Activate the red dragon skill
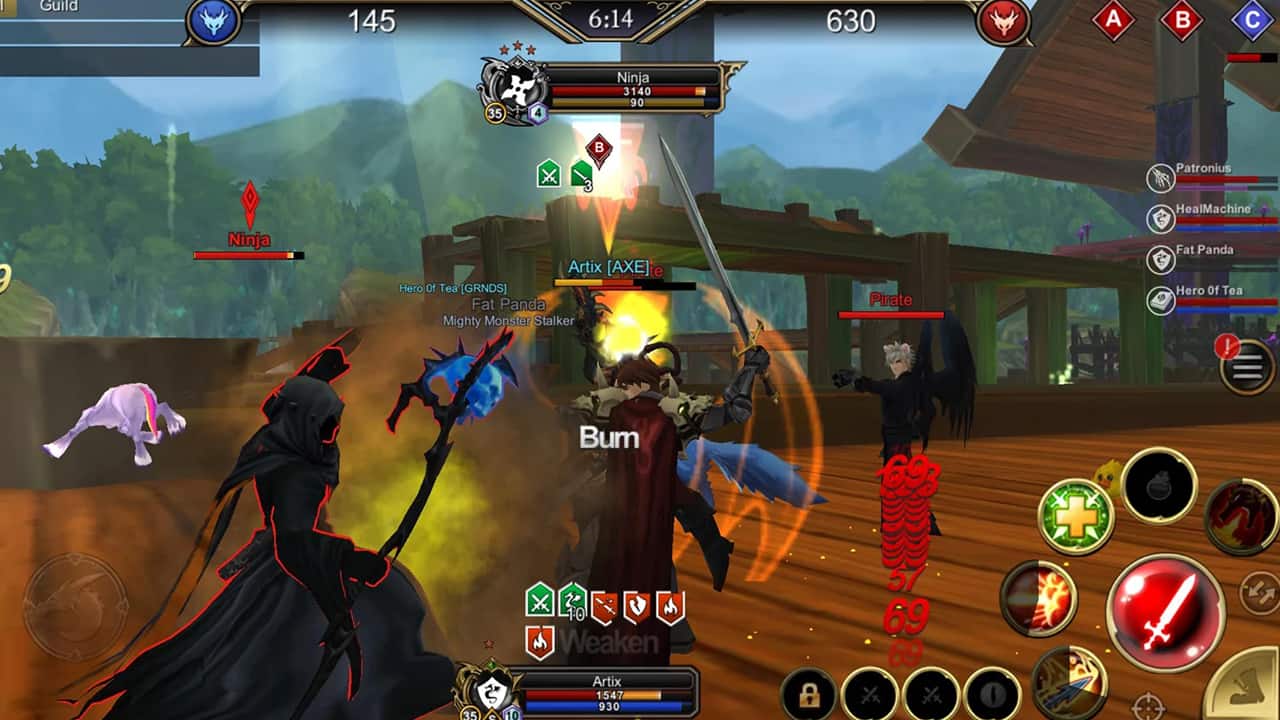Viewport: 1280px width, 720px height. coord(1239,516)
